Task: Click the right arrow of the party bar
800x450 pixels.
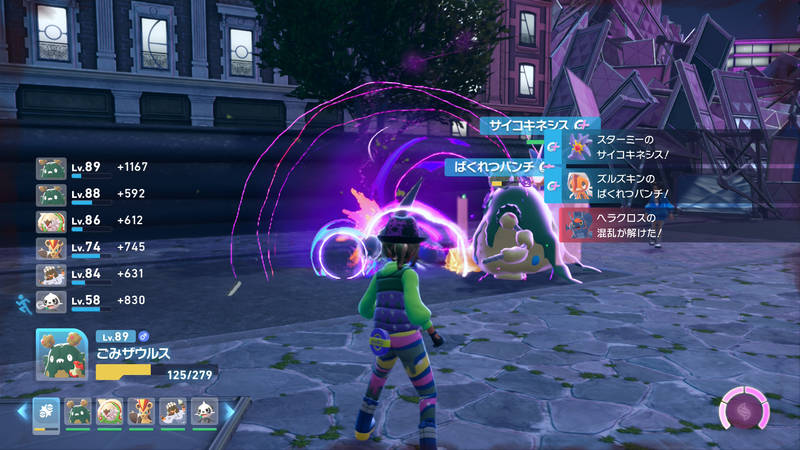Action: [231, 411]
